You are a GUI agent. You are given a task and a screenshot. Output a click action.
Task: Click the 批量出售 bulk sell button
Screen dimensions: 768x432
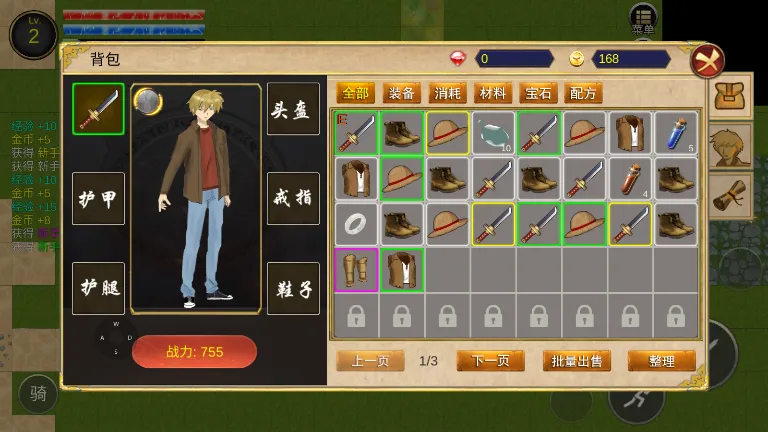click(577, 361)
